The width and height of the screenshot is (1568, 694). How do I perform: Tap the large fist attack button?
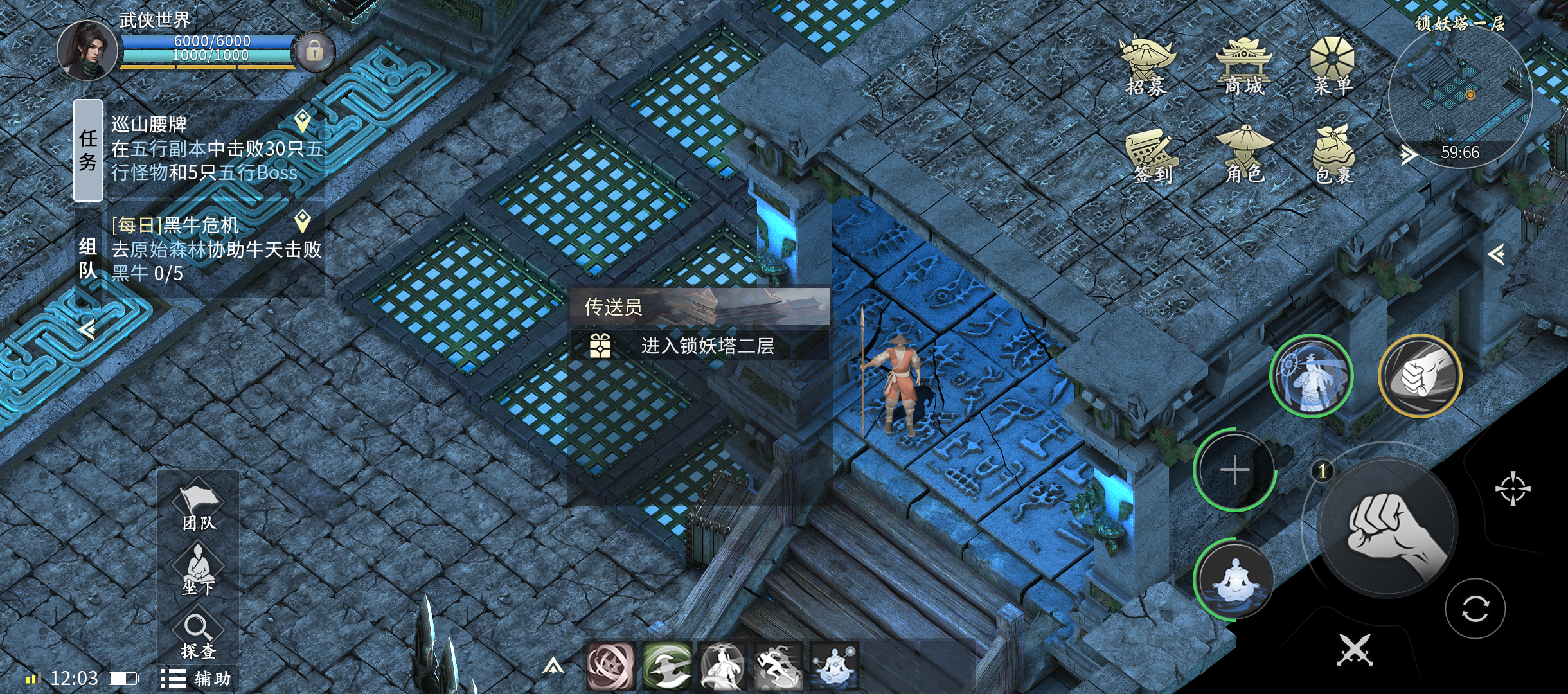tap(1388, 528)
